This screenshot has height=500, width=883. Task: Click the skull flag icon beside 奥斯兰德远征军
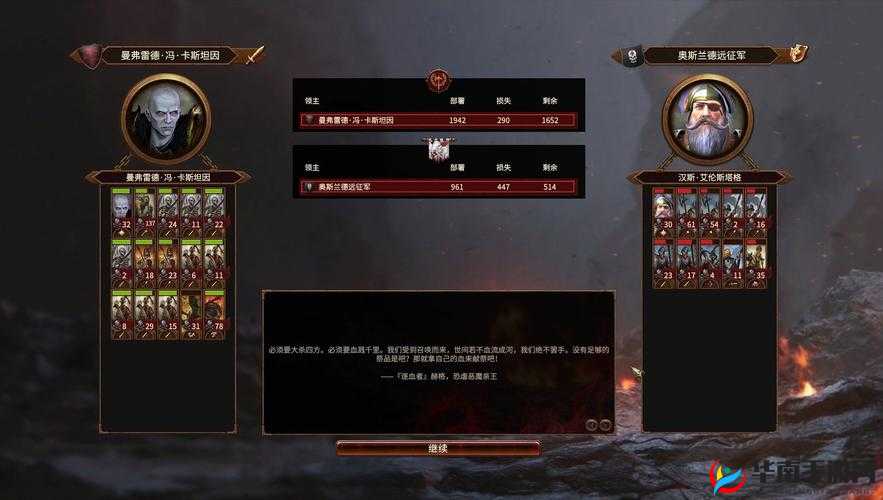(x=631, y=56)
